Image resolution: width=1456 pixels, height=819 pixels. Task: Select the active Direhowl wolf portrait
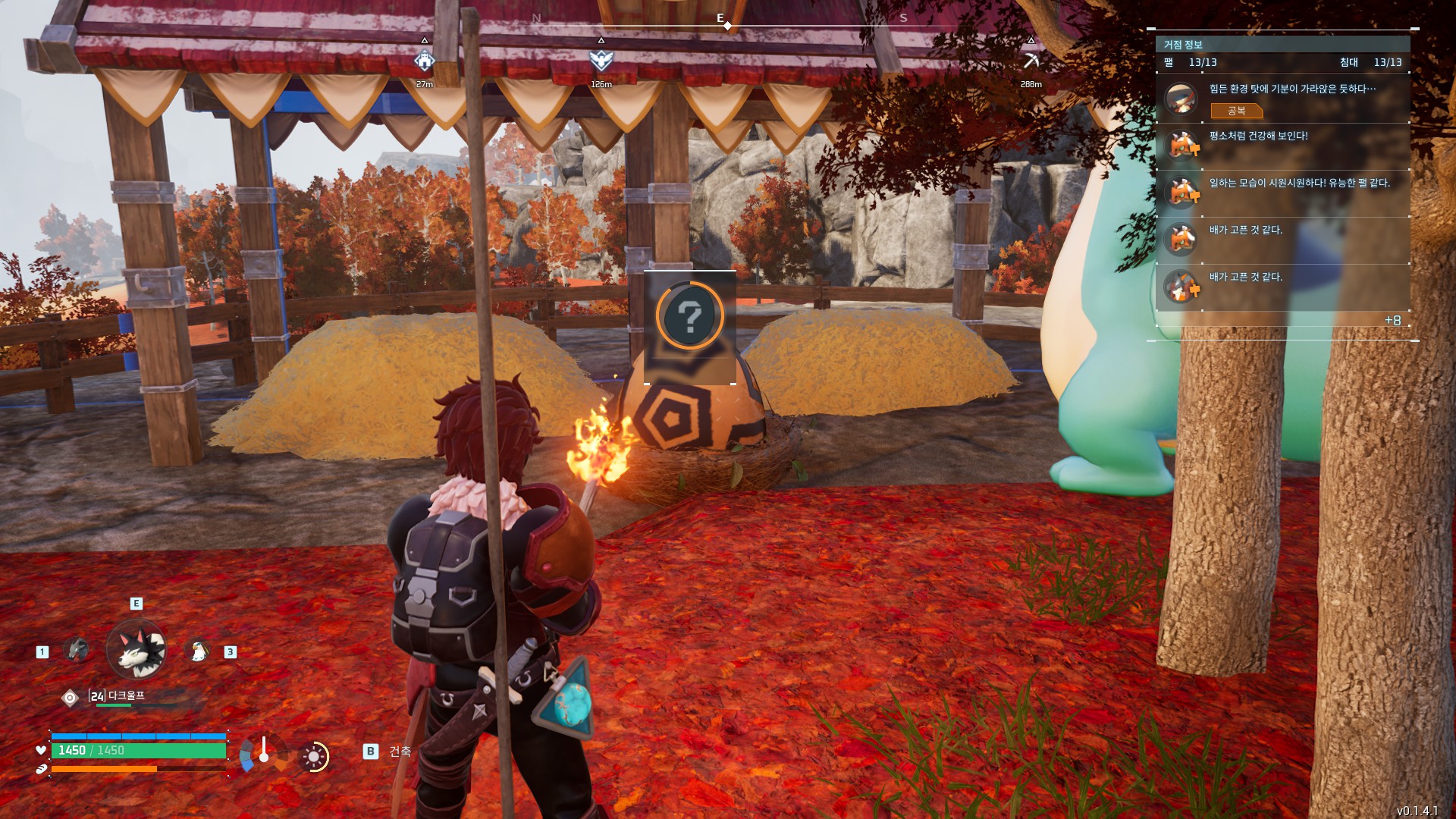[136, 649]
